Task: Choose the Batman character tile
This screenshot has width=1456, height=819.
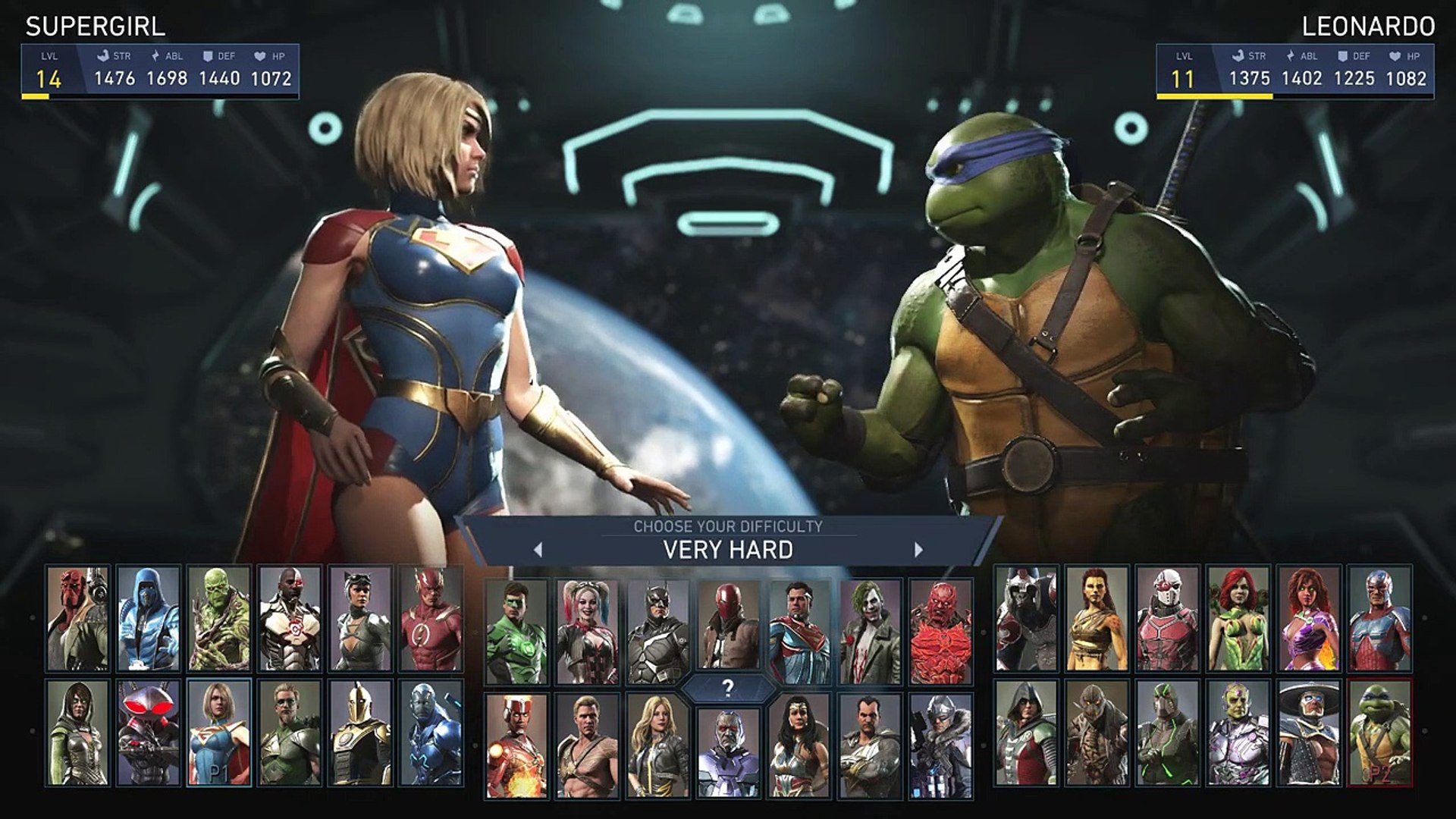Action: pyautogui.click(x=658, y=632)
